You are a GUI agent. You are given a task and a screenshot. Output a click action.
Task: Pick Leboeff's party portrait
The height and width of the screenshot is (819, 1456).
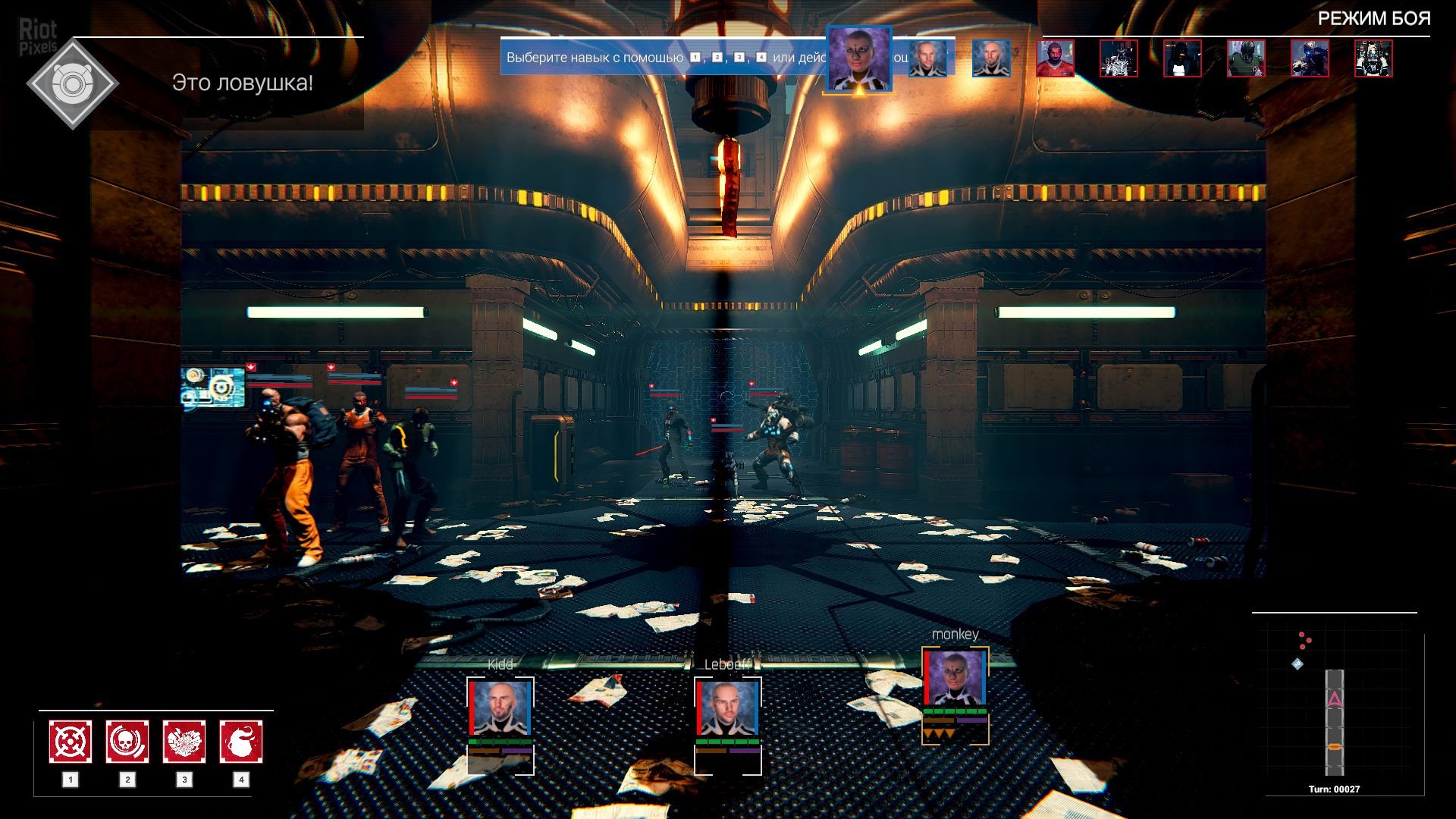coord(727,708)
